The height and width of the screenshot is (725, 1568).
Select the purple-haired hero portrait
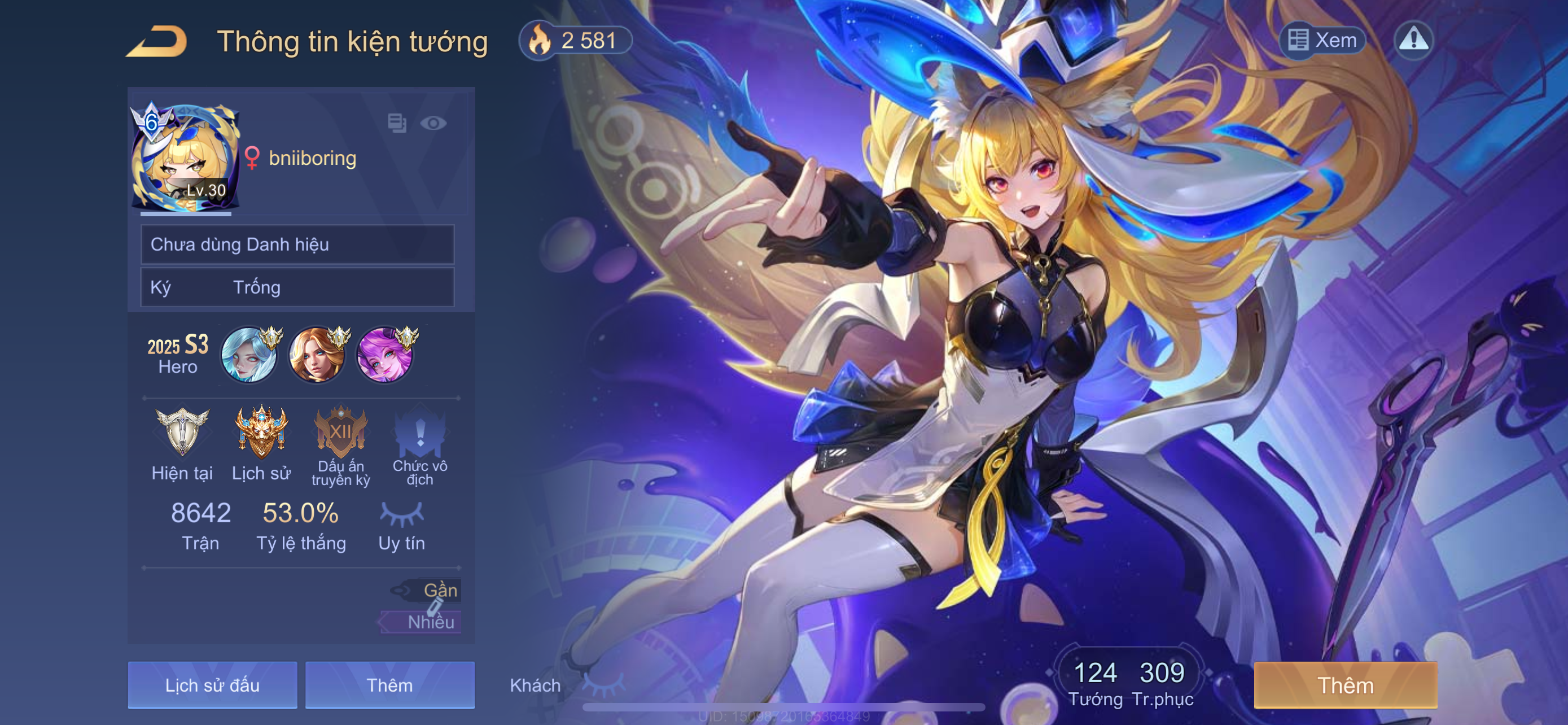point(384,354)
